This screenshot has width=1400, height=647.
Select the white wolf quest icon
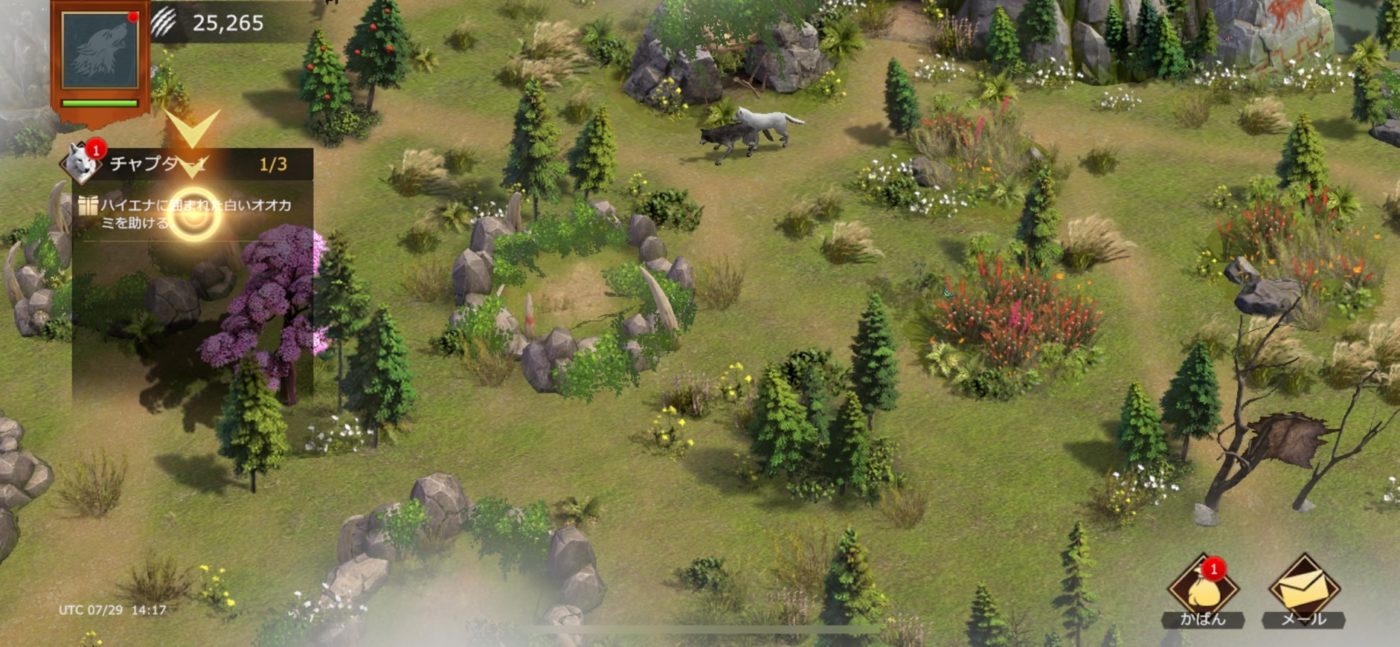pyautogui.click(x=82, y=163)
